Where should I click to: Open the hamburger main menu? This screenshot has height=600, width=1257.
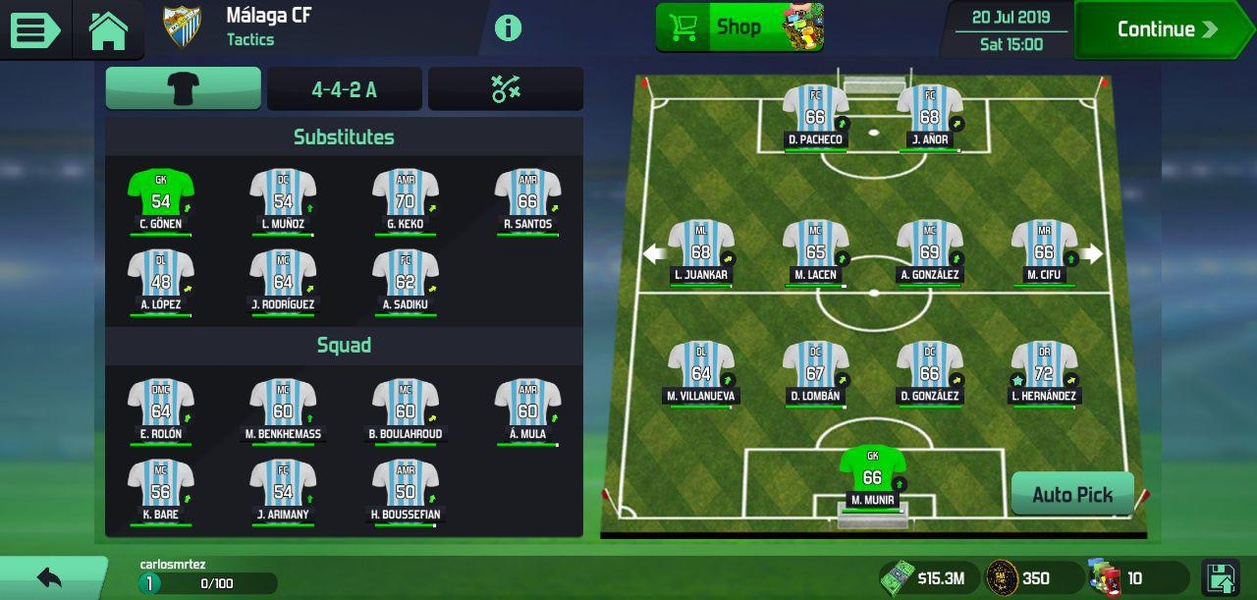33,29
